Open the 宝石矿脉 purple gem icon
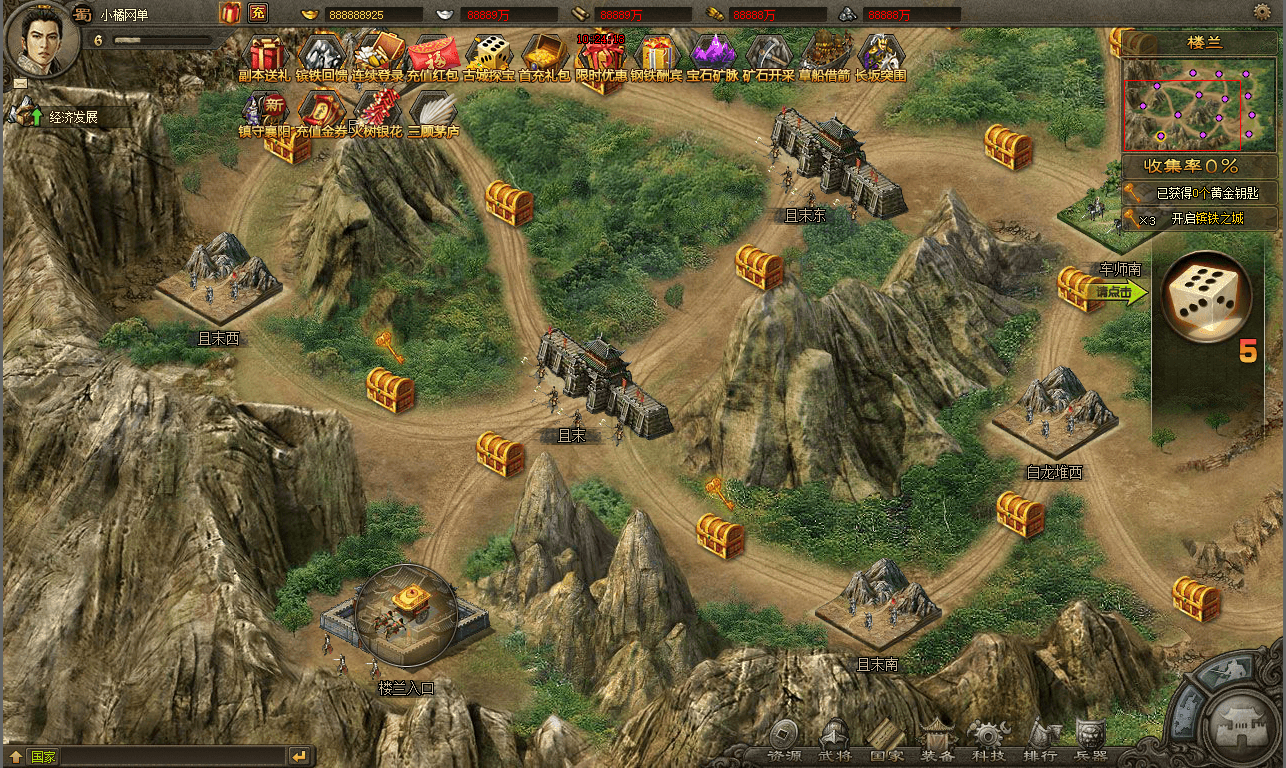The height and width of the screenshot is (768, 1286). [x=713, y=55]
